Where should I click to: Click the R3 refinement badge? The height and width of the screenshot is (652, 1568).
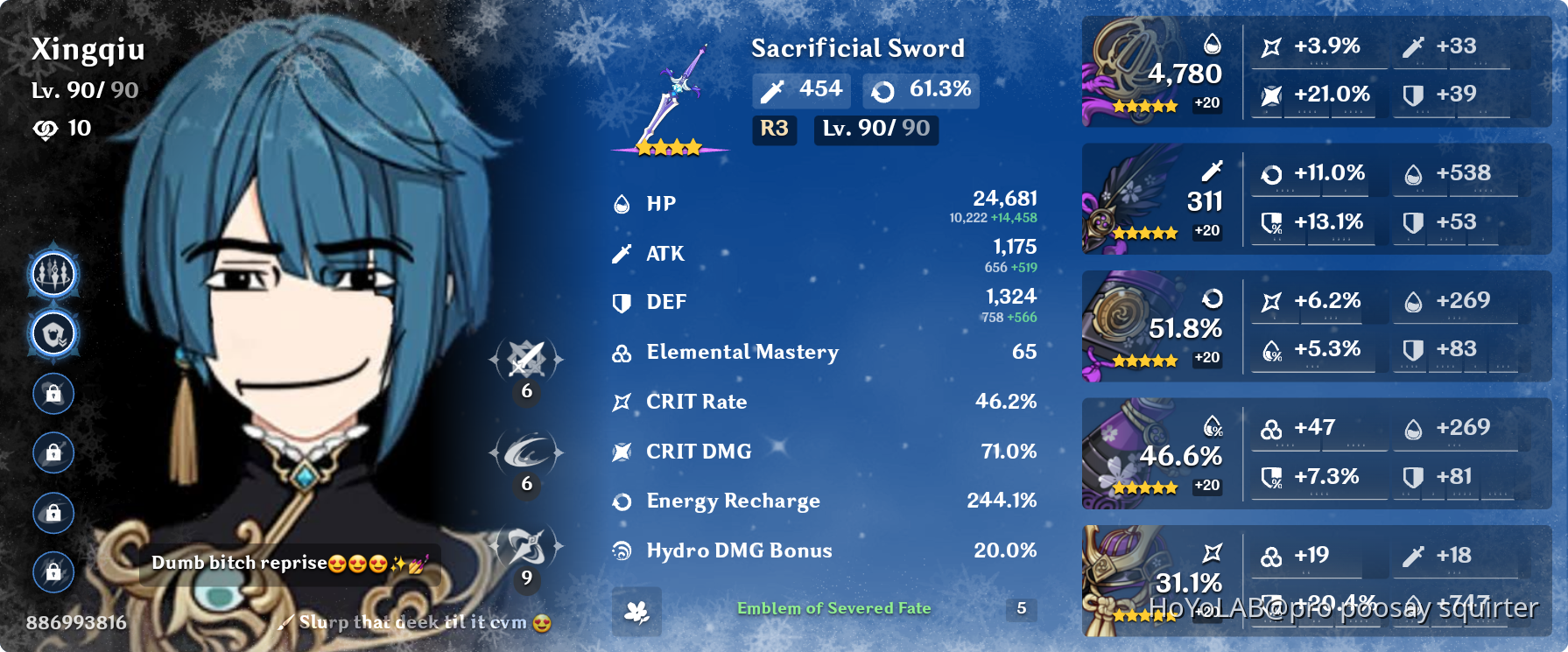pyautogui.click(x=774, y=130)
